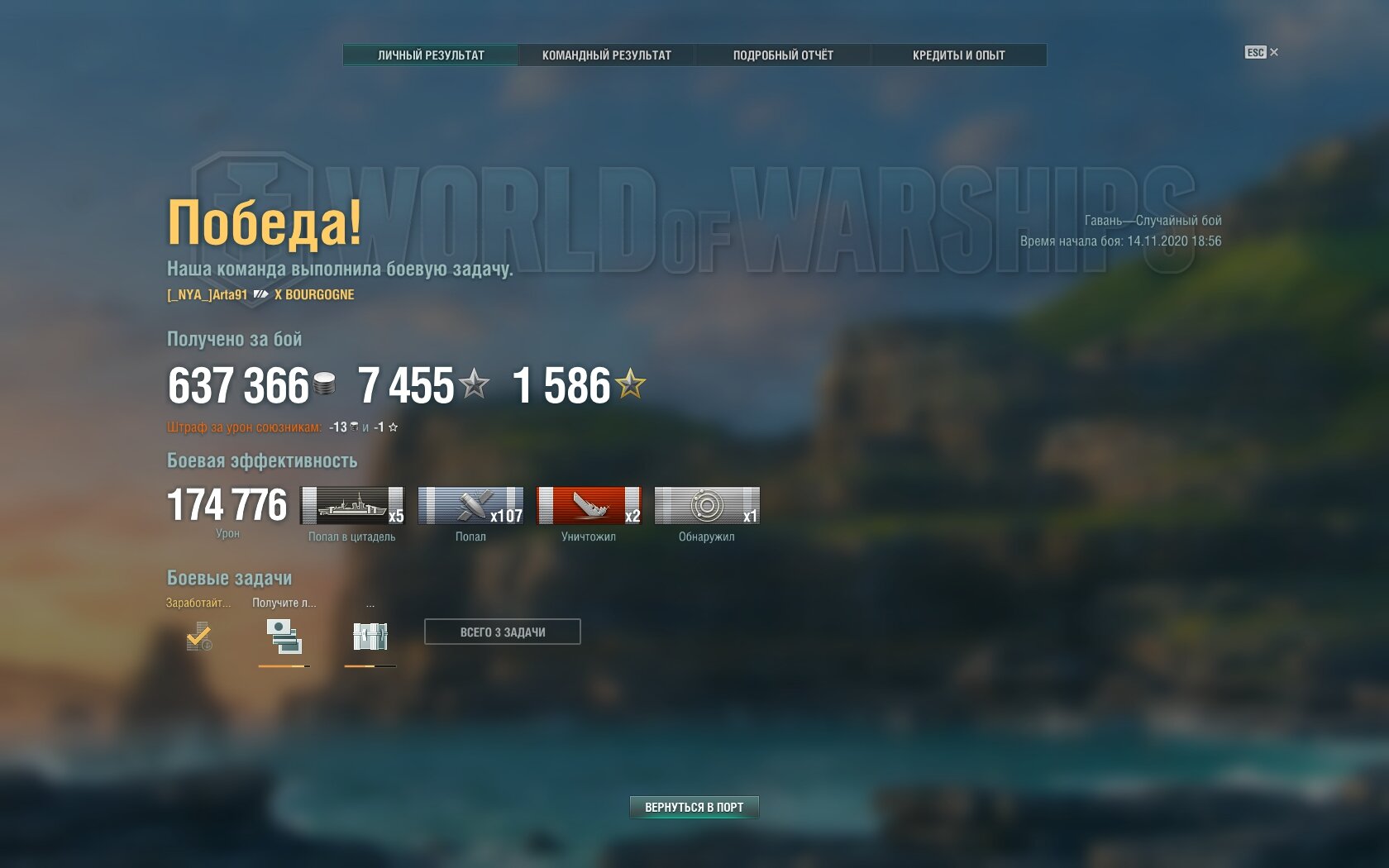Select the Обнаружил spotted ribbon
1389x868 pixels.
(x=707, y=505)
